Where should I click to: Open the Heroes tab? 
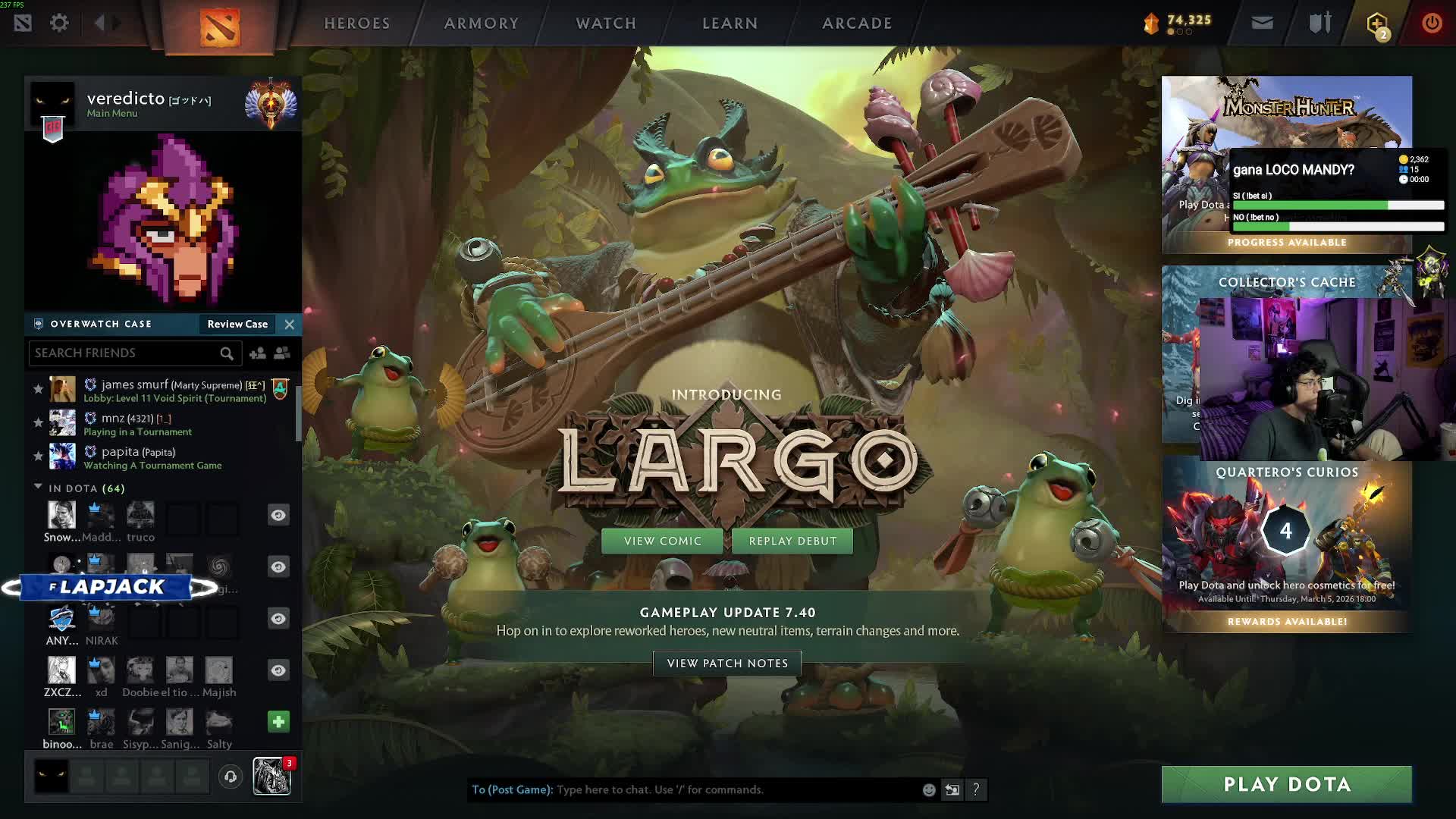[x=356, y=24]
